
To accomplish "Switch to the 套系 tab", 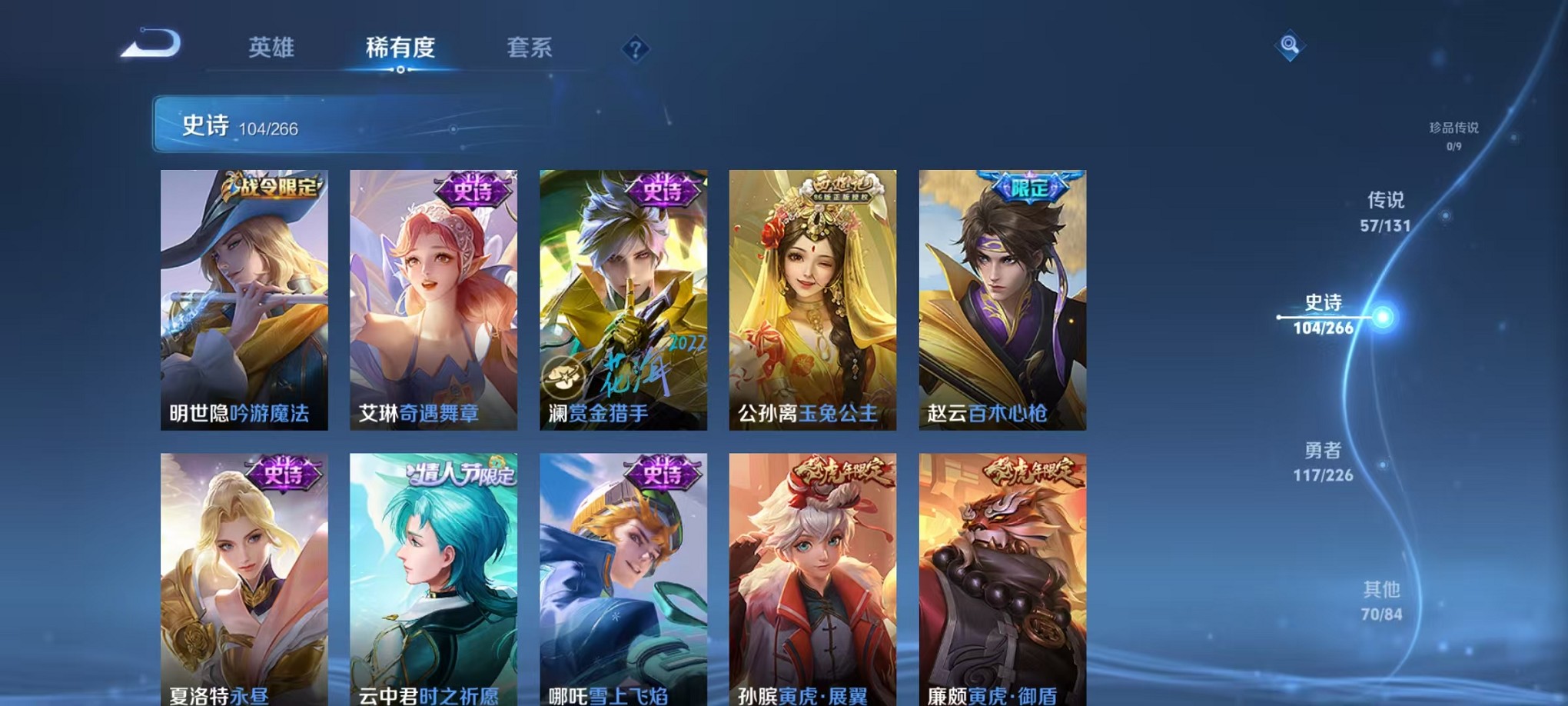I will coord(530,48).
